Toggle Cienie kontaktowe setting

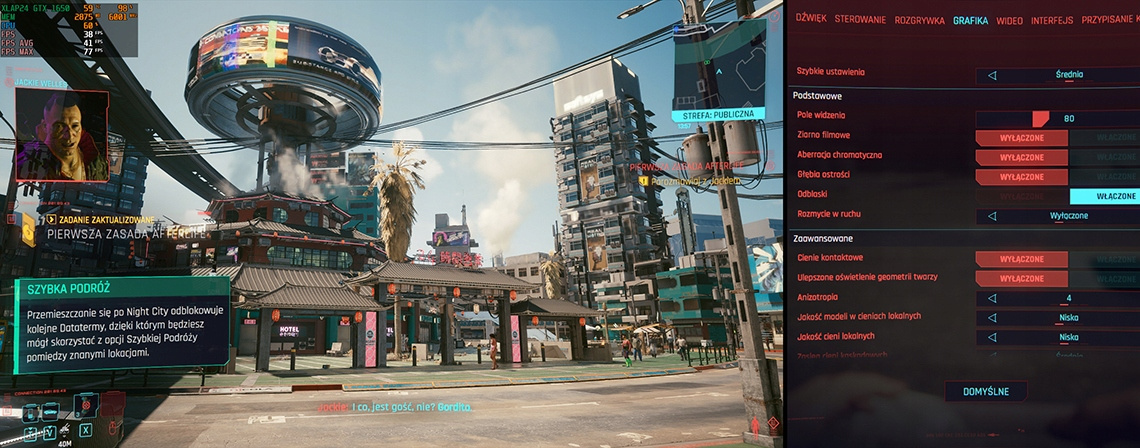[x=1021, y=259]
